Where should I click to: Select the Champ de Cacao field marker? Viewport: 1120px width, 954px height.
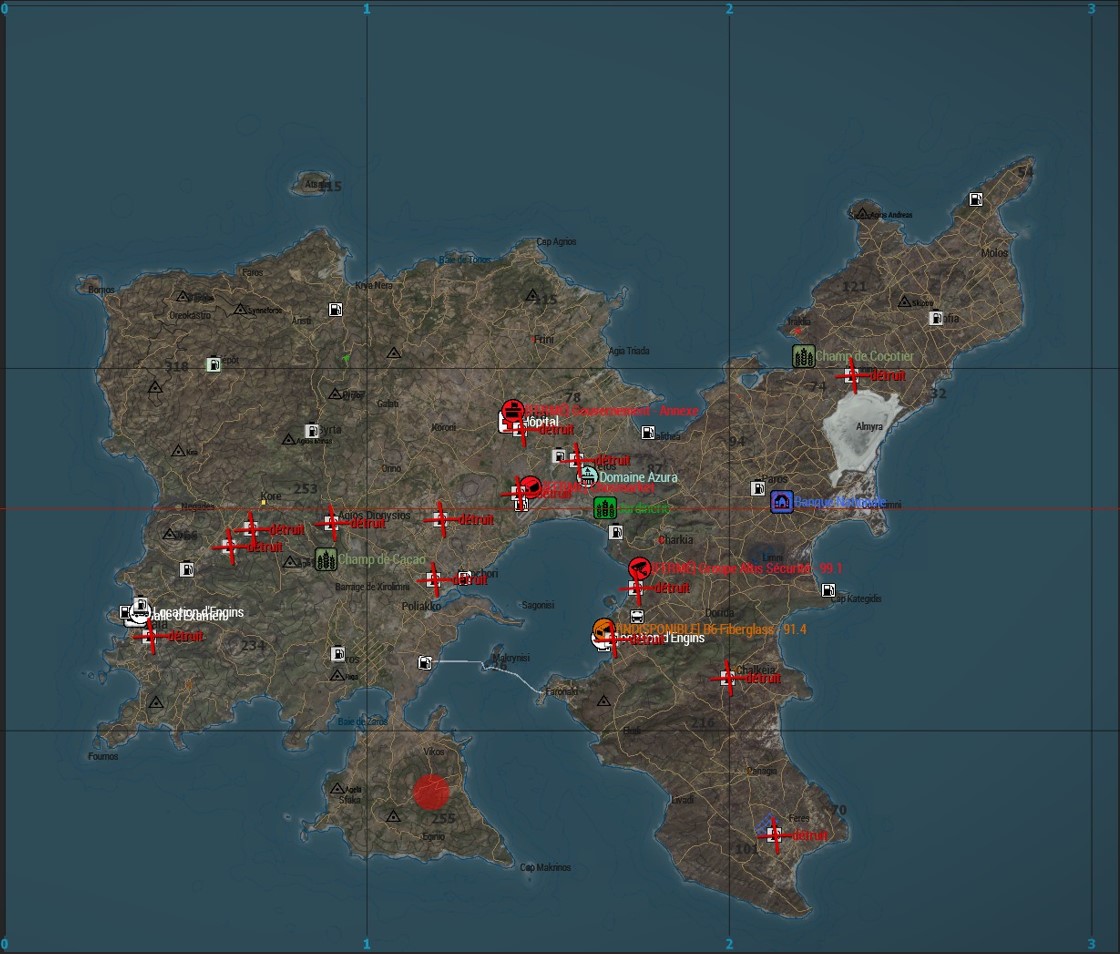(x=325, y=559)
